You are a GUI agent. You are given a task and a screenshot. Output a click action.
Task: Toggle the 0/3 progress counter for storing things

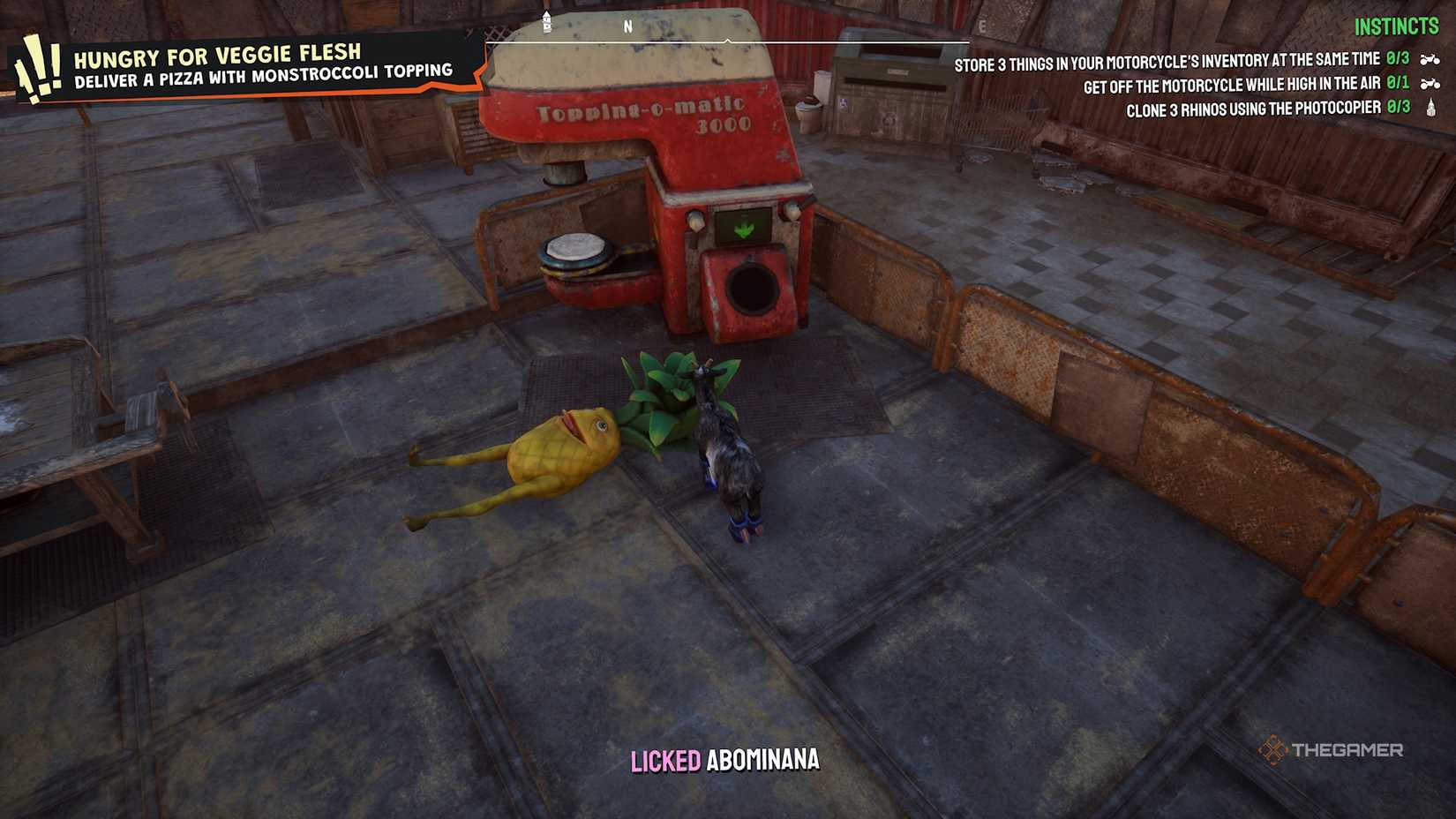[1398, 58]
